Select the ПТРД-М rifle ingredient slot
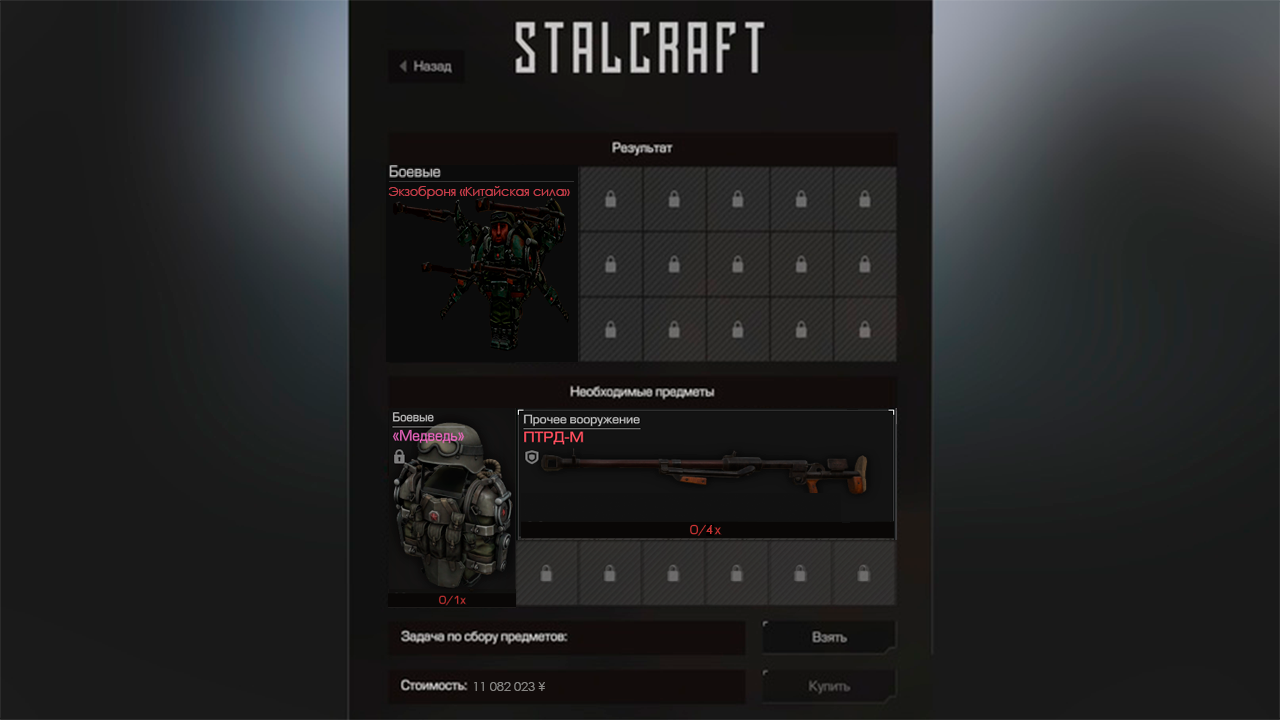Screen dimensions: 1280x720 706,474
